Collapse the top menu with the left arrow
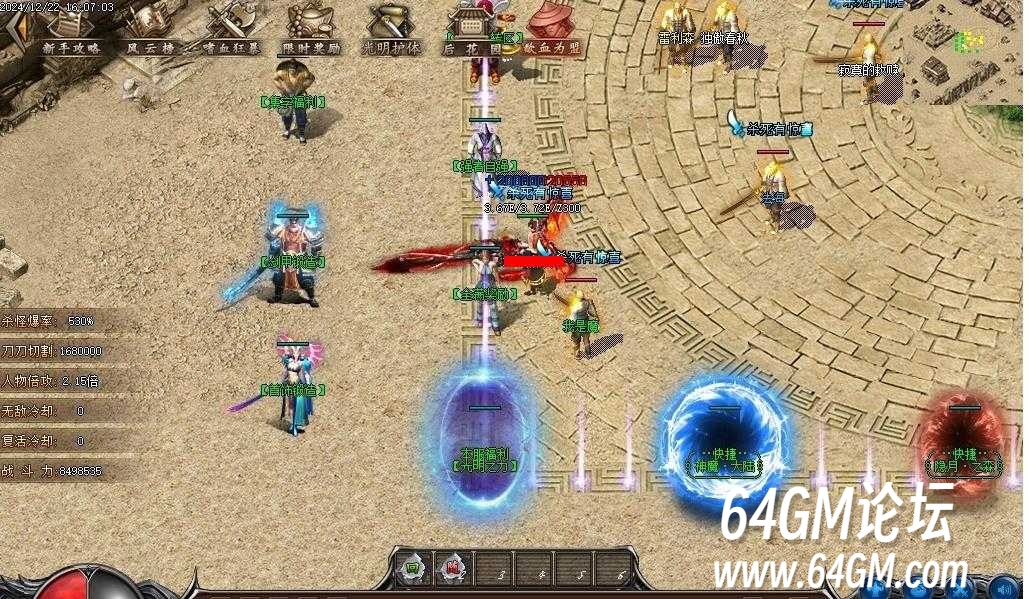The image size is (1029, 599). point(13,30)
